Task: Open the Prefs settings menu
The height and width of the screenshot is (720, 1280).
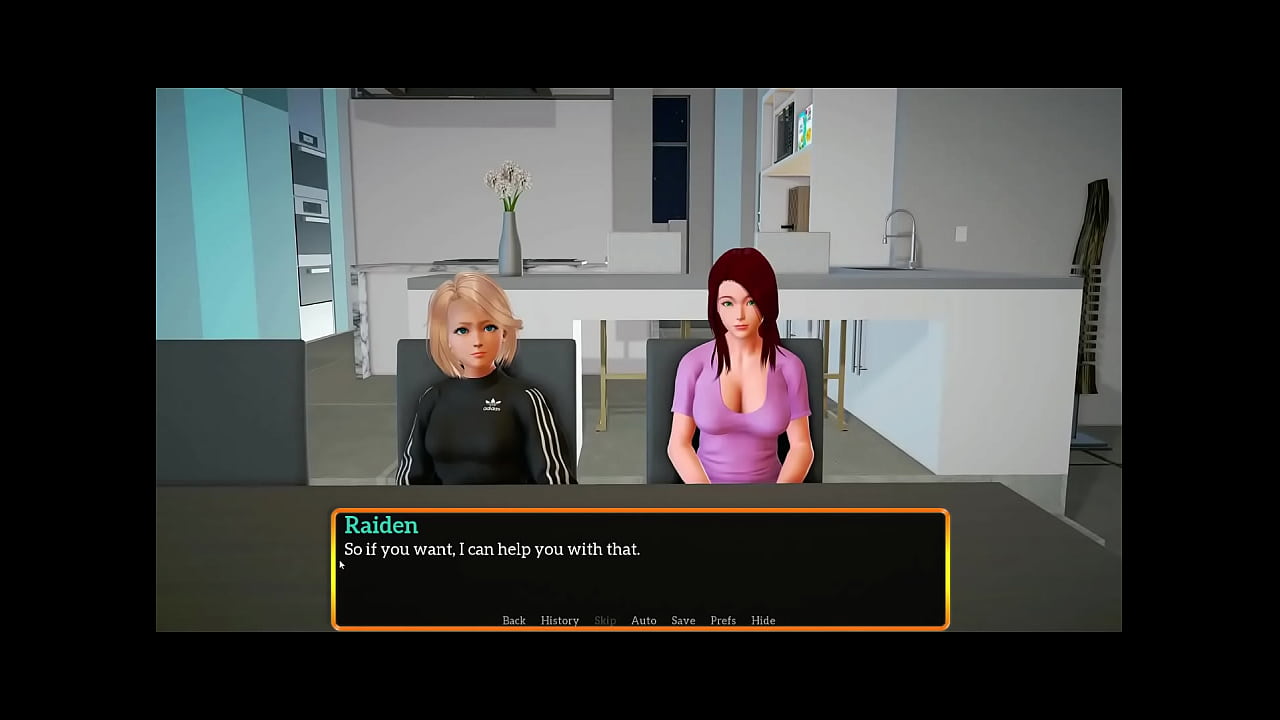Action: [x=722, y=621]
